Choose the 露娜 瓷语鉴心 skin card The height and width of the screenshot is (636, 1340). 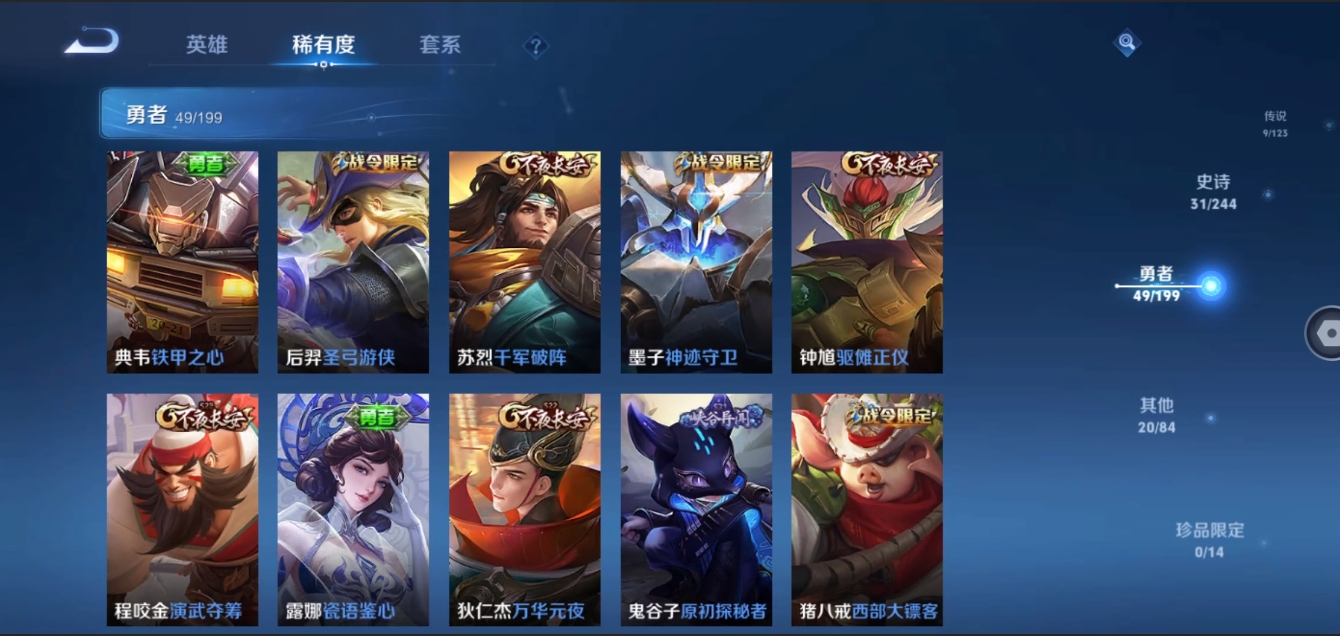coord(353,510)
